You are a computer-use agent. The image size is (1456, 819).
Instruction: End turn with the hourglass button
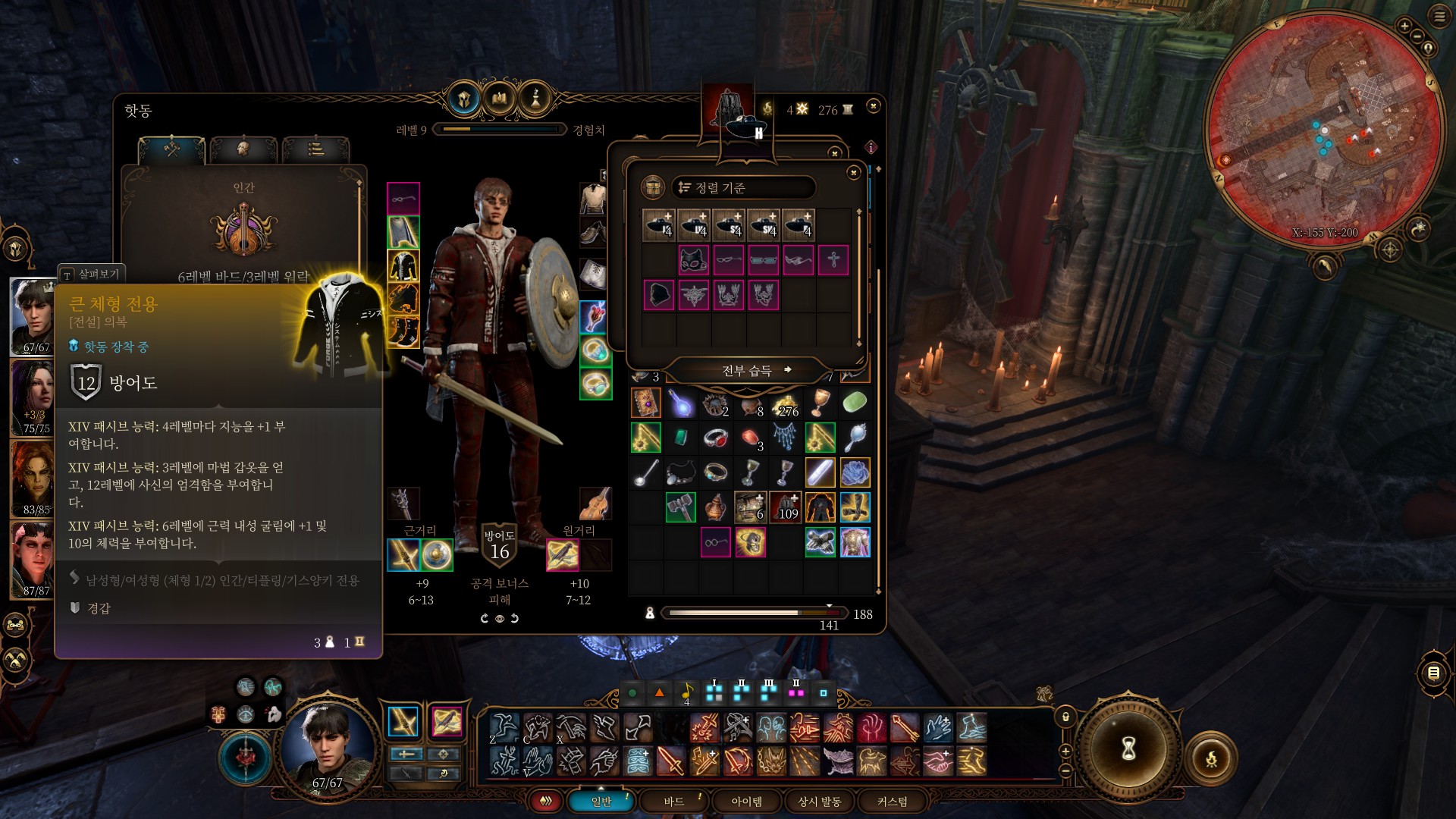(1128, 749)
